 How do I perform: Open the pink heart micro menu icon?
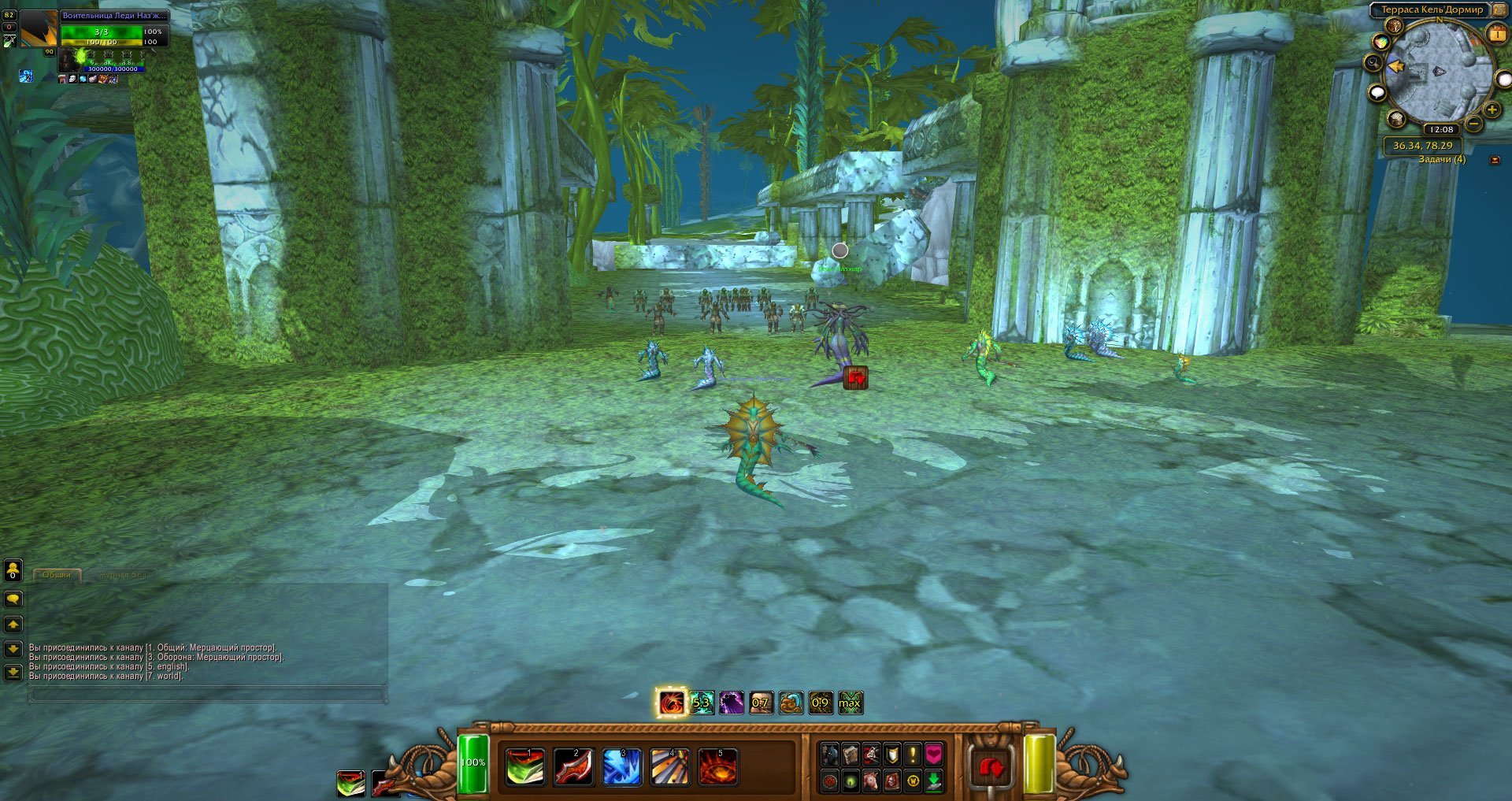pos(933,755)
